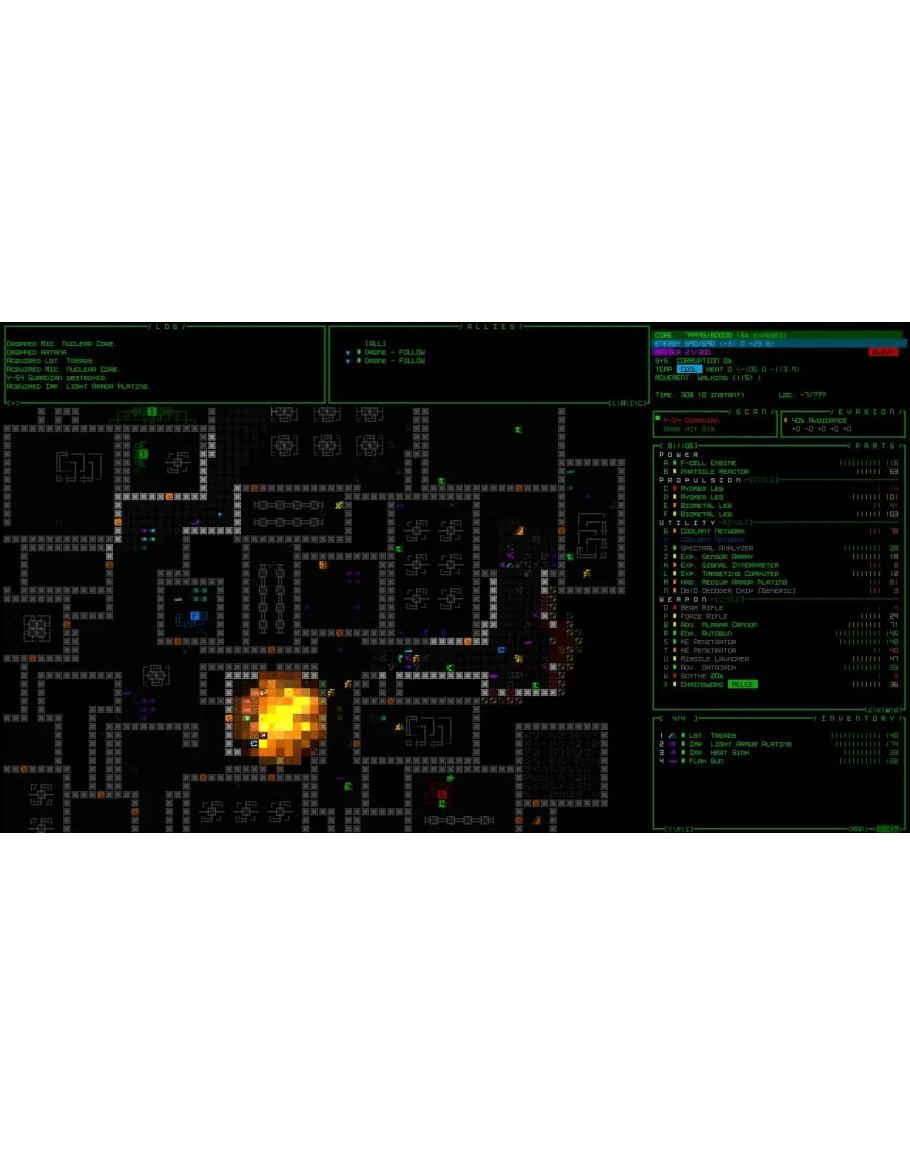Viewport: 910px width, 1155px height.
Task: Toggle the Particle Reactor part
Action: pyautogui.click(x=714, y=472)
